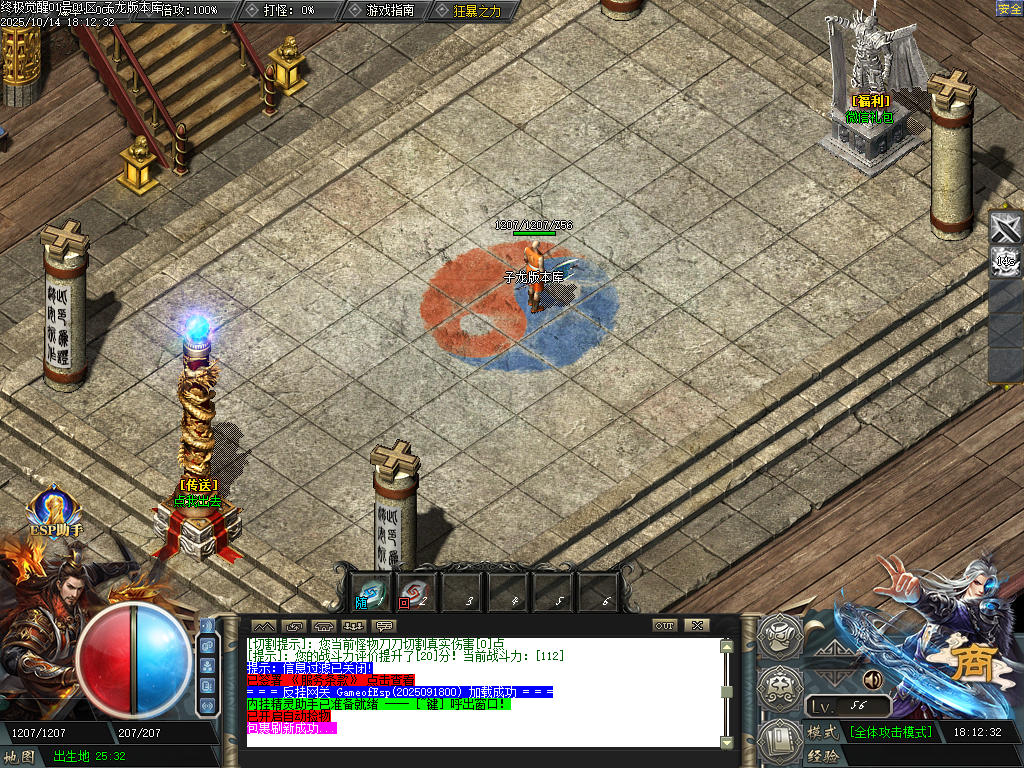The image size is (1024, 768).
Task: Use the 随 scroll in hotbar slot 1
Action: pyautogui.click(x=372, y=592)
